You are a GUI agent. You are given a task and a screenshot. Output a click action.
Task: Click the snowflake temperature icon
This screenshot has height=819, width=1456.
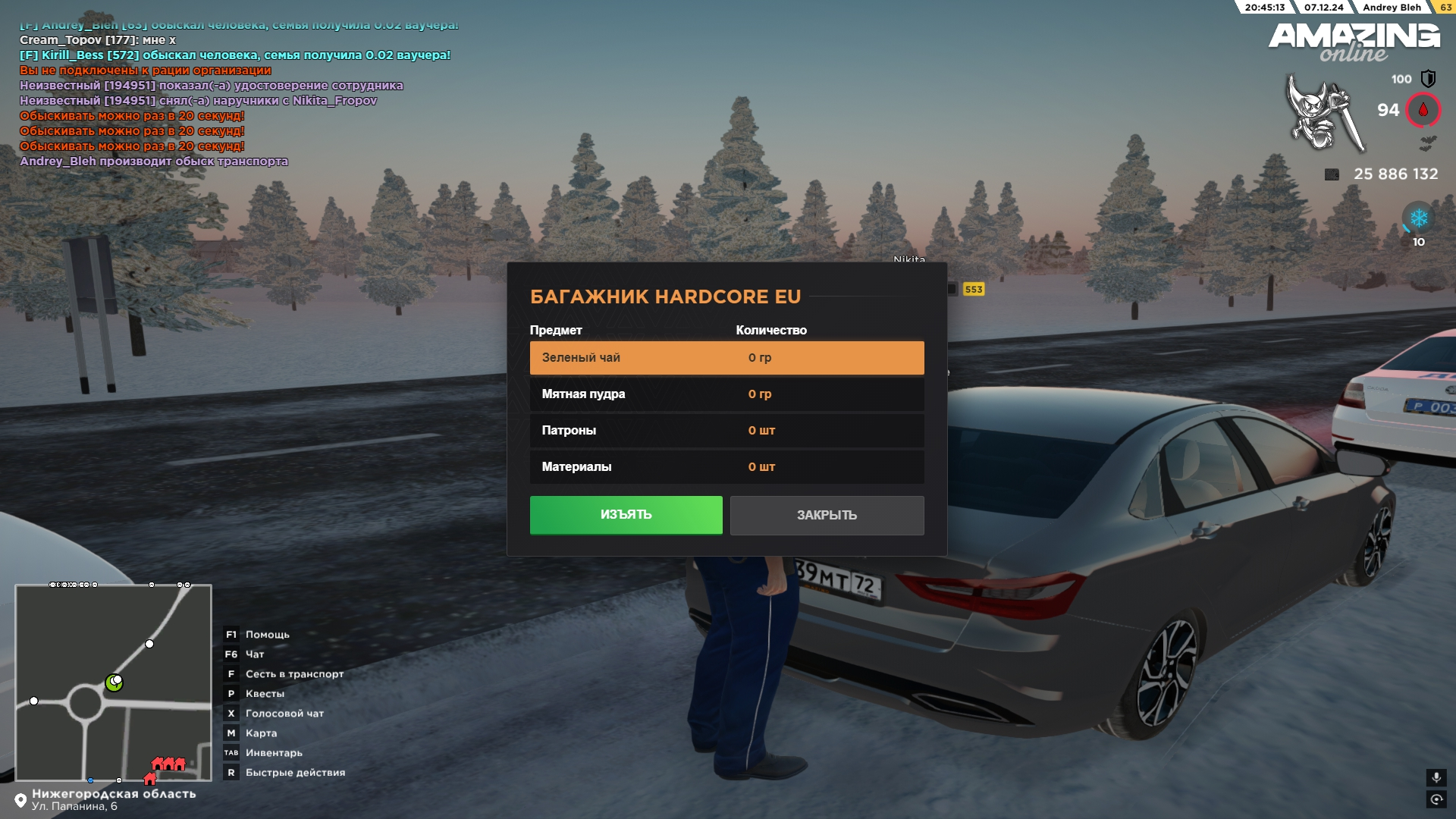tap(1418, 219)
